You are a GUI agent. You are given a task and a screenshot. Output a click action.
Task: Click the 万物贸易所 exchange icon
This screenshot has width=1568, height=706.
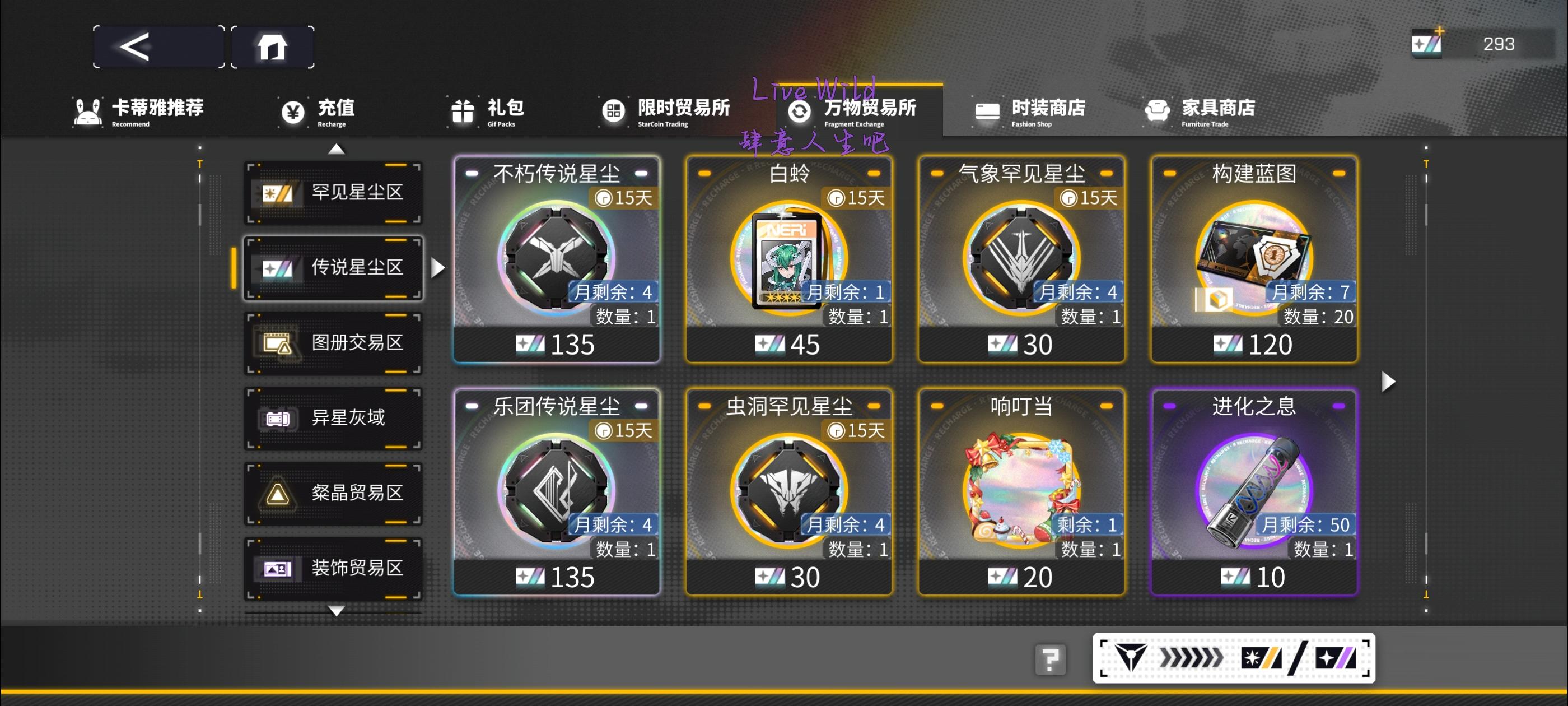(798, 112)
